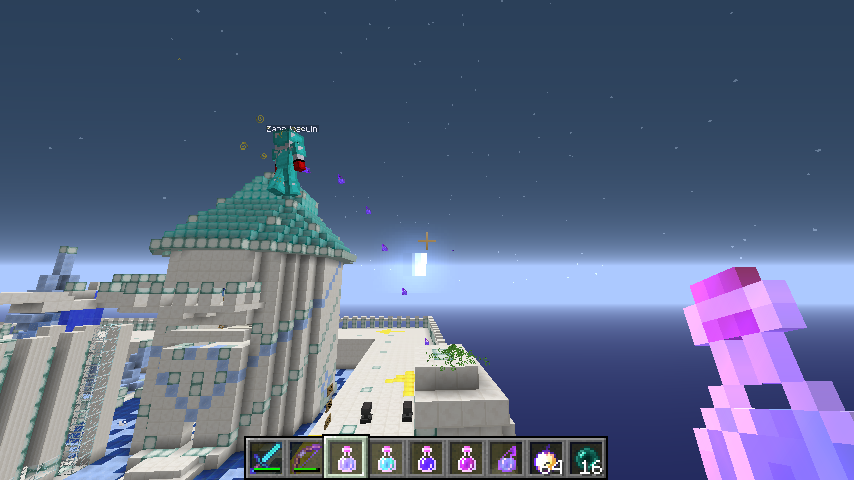Select the light blue potion slot
The image size is (854, 480).
pyautogui.click(x=387, y=458)
